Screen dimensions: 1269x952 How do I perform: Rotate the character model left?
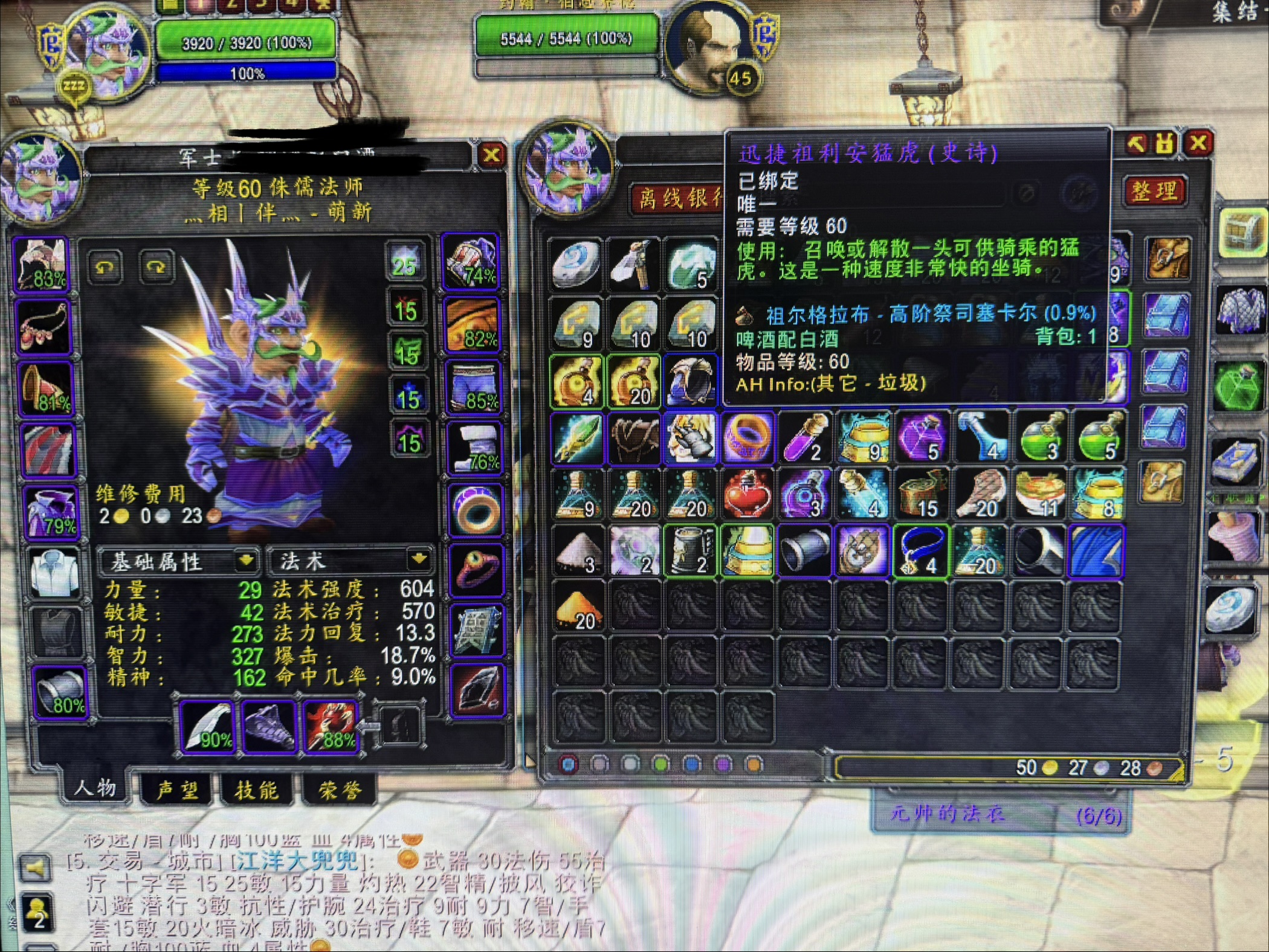pos(105,266)
